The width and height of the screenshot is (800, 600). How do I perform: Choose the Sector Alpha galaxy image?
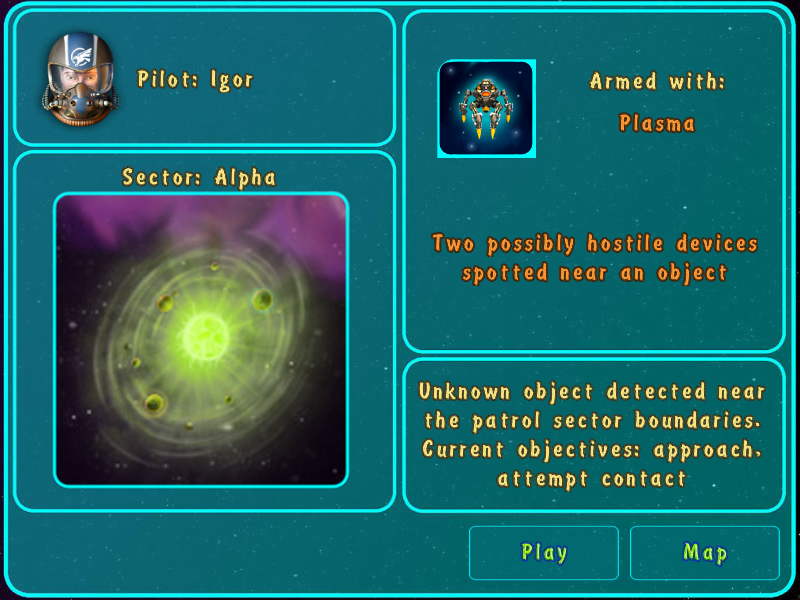click(x=201, y=340)
